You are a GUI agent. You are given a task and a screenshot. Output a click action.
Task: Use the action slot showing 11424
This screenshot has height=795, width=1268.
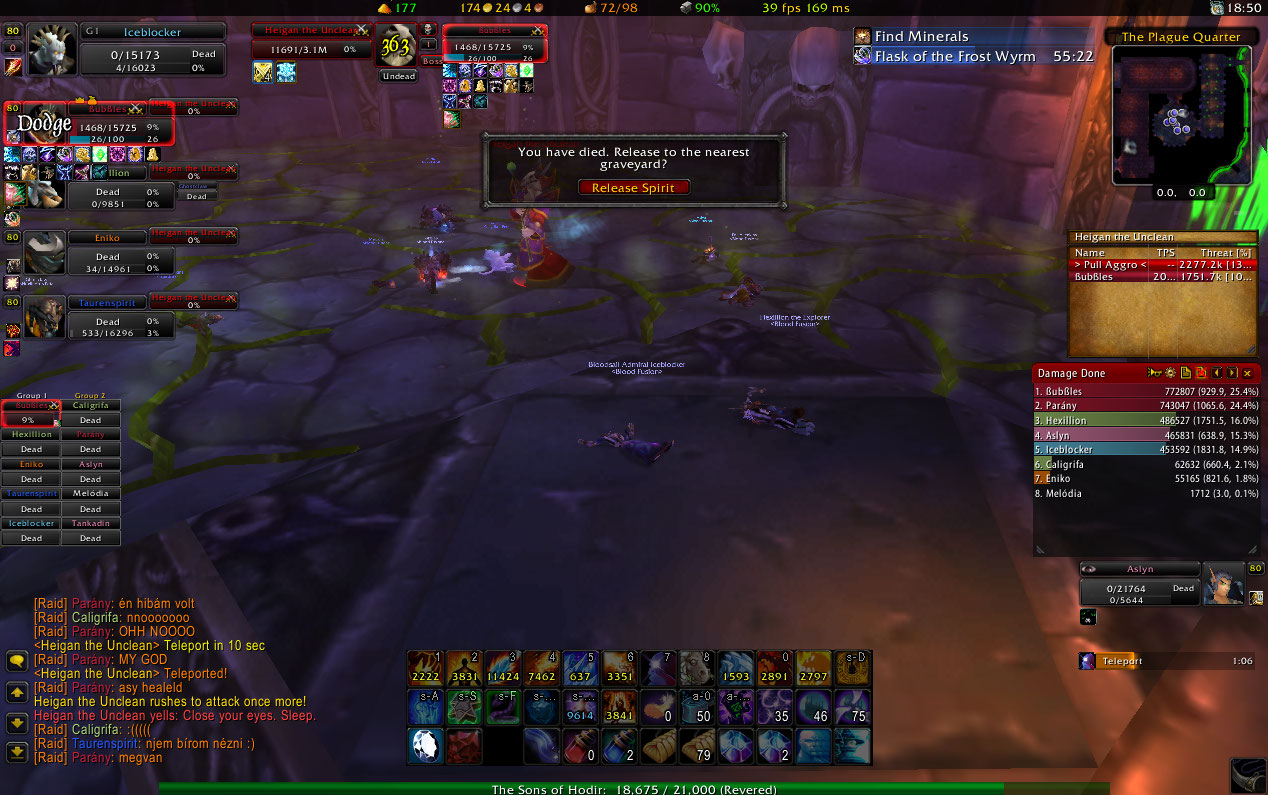coord(502,668)
